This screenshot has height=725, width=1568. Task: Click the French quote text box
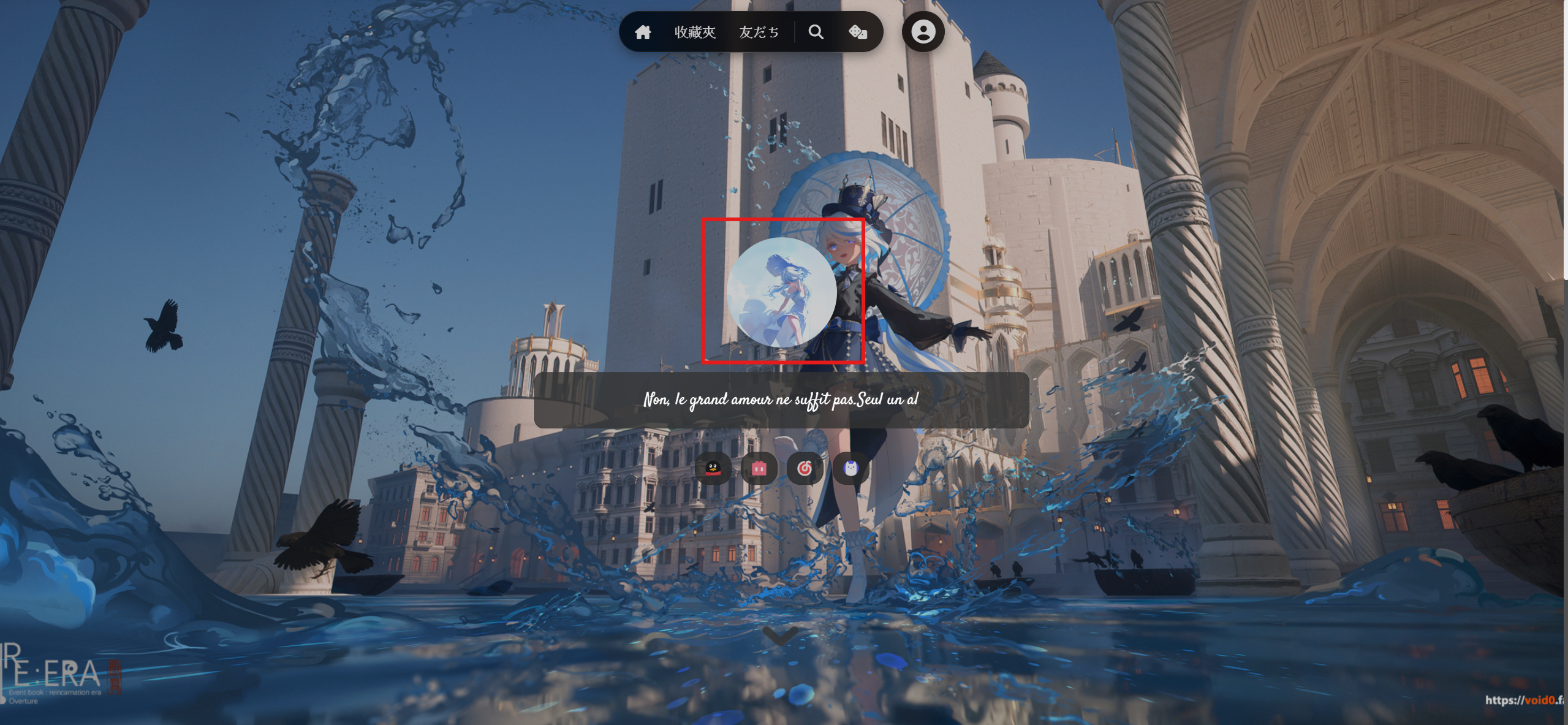click(x=781, y=400)
